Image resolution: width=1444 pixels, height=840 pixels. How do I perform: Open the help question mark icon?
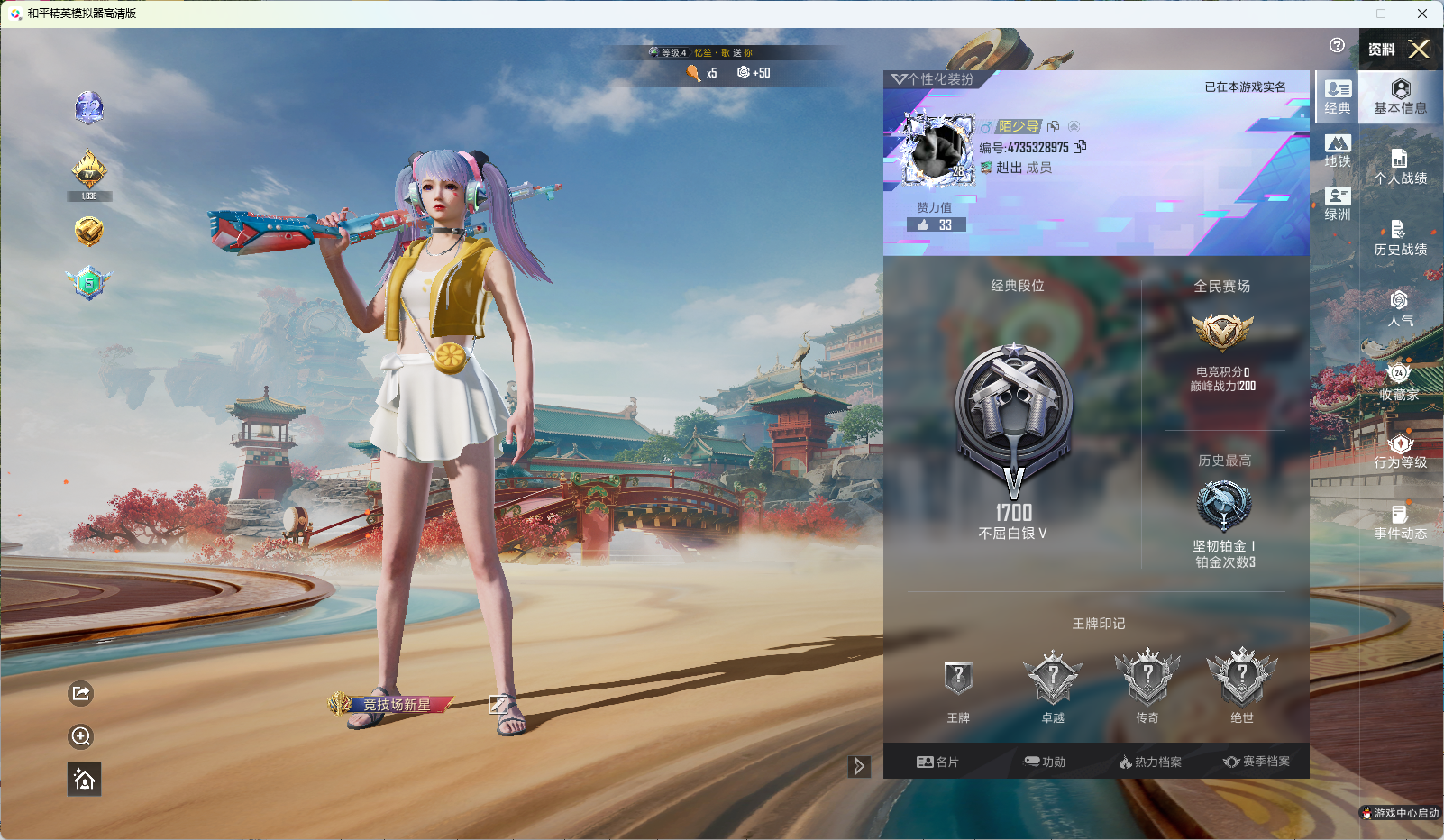[1337, 46]
